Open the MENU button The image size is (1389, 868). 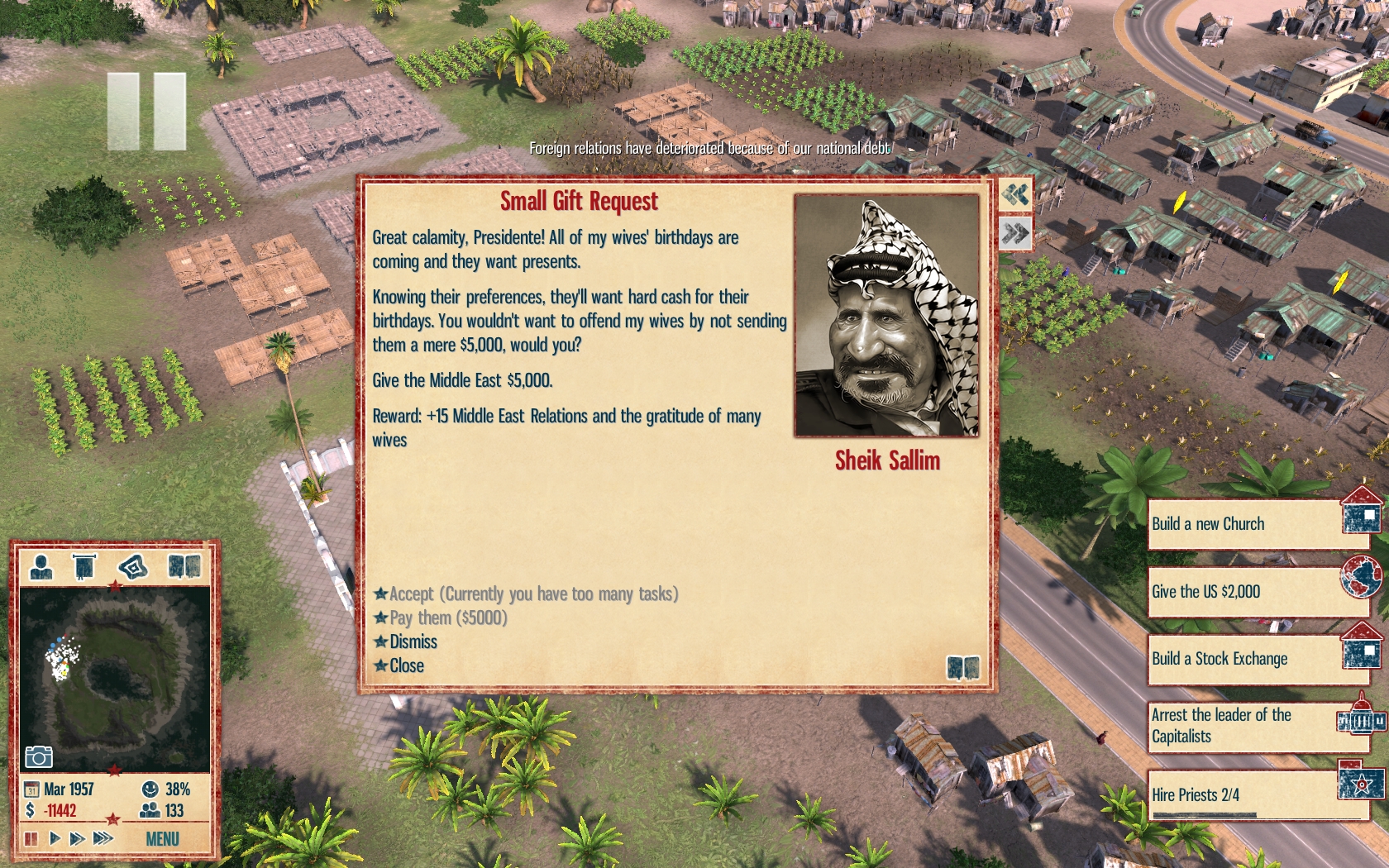point(162,839)
